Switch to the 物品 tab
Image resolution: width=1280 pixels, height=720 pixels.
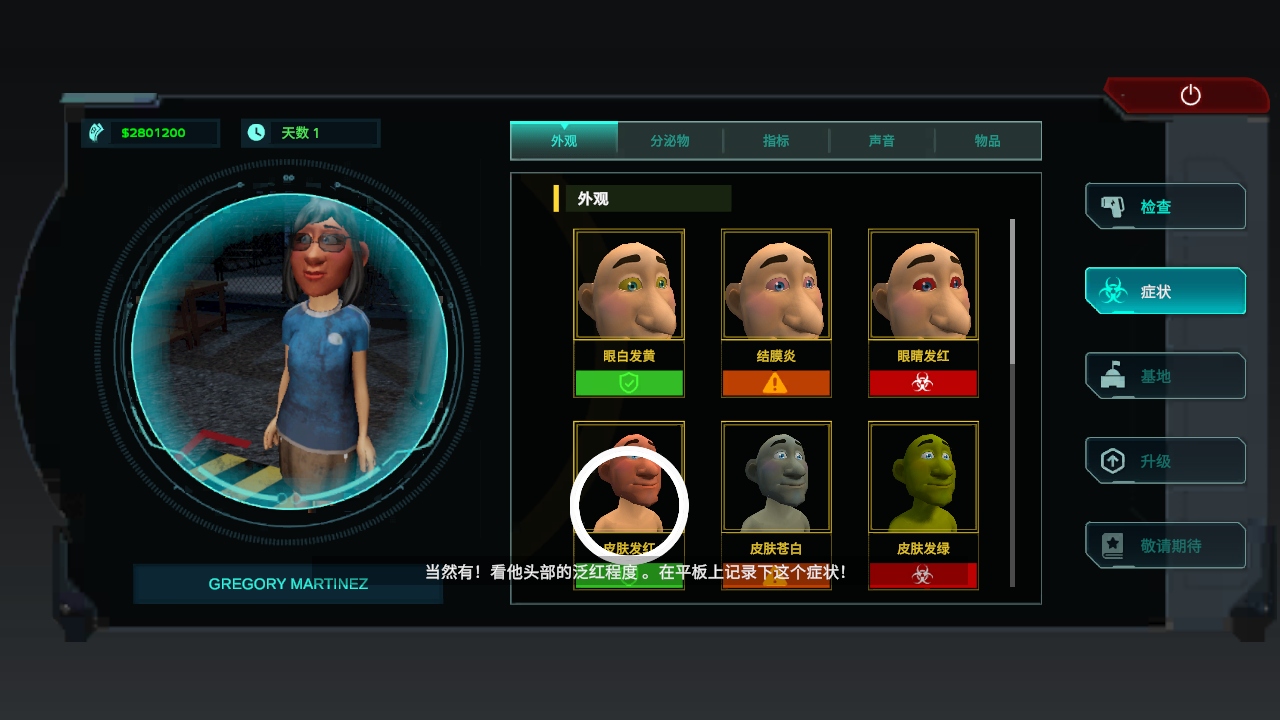coord(988,141)
